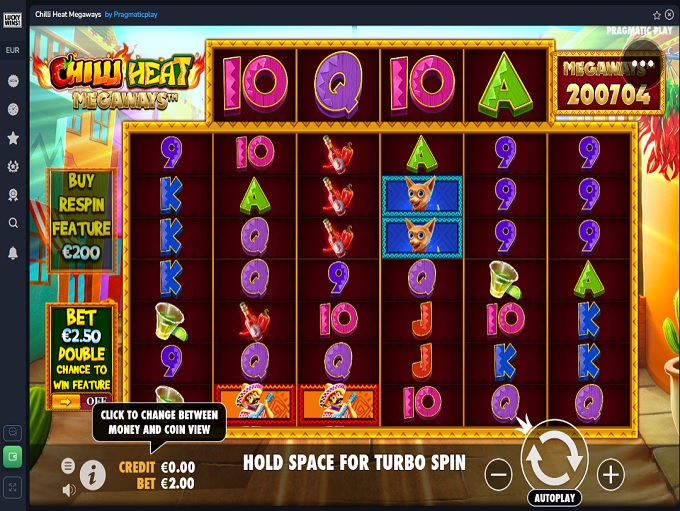The height and width of the screenshot is (511, 680).
Task: Open the sidebar star favorites section
Action: (13, 137)
